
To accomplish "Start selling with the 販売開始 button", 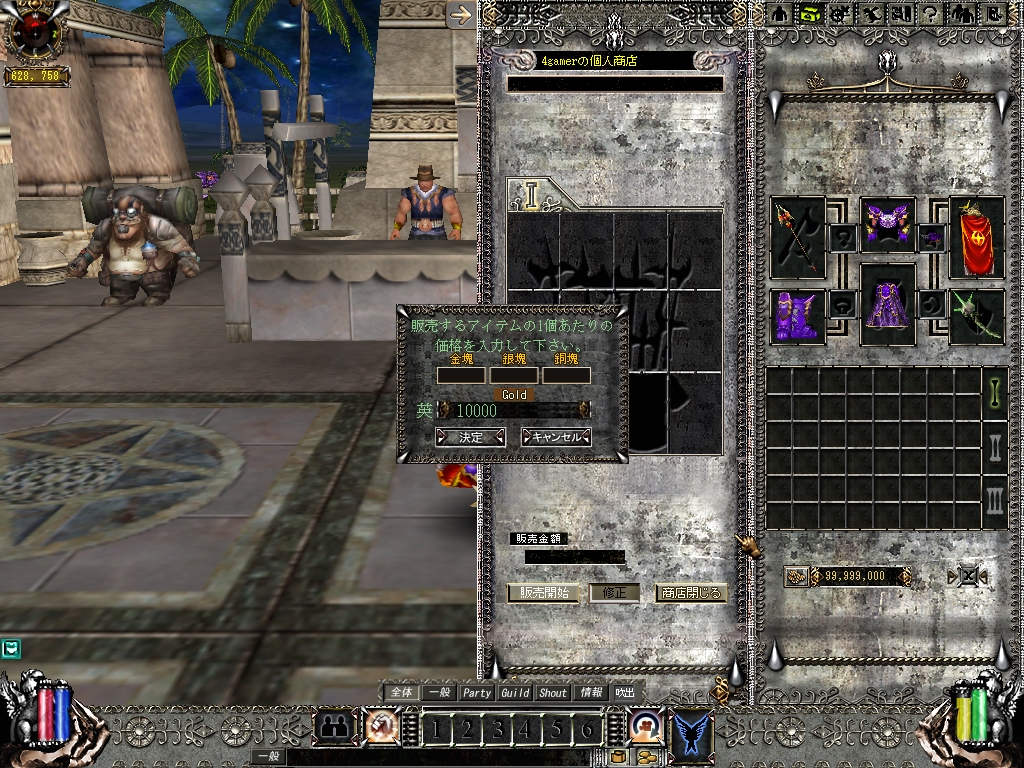I will (543, 592).
